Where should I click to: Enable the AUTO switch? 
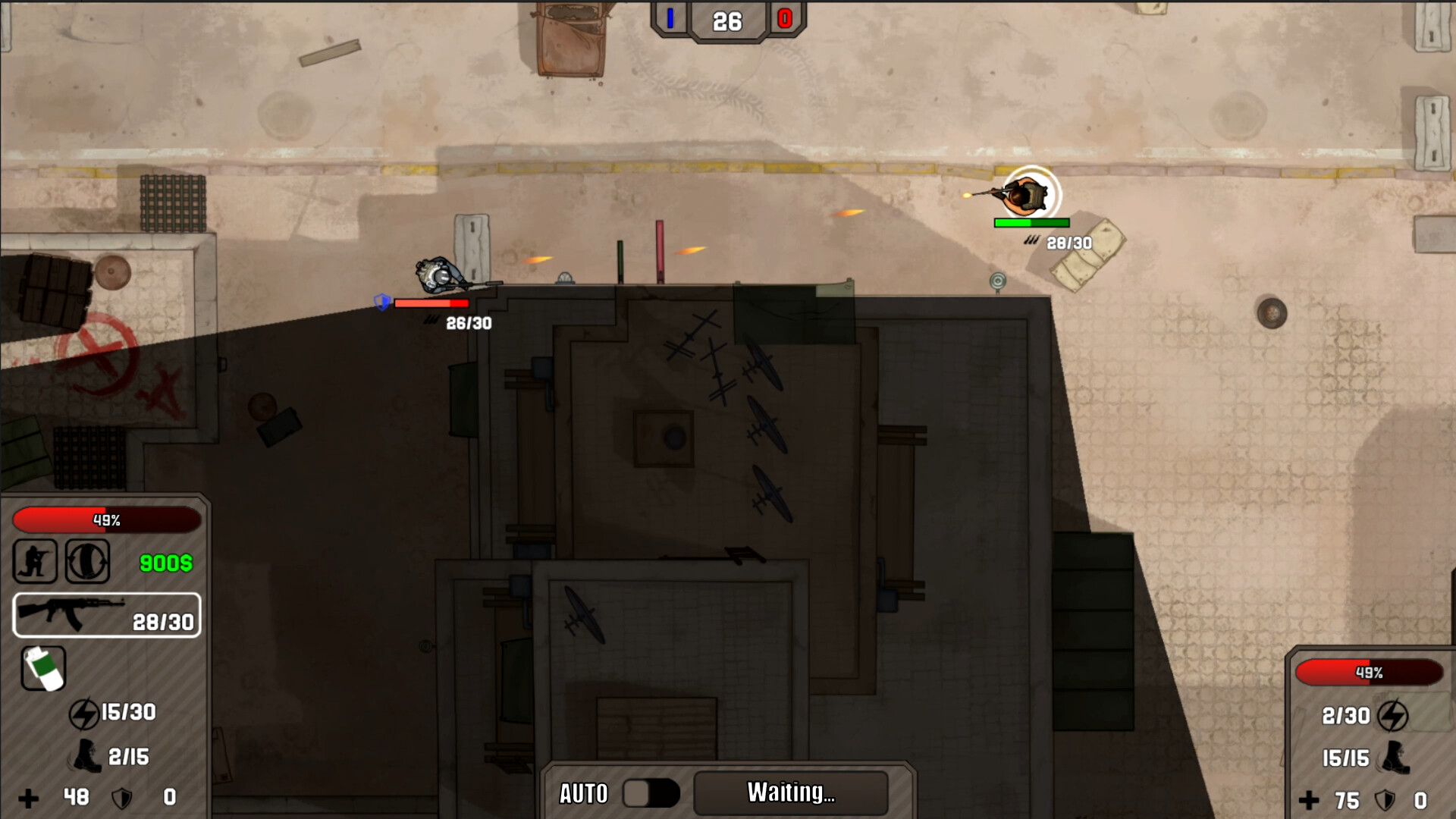point(651,793)
